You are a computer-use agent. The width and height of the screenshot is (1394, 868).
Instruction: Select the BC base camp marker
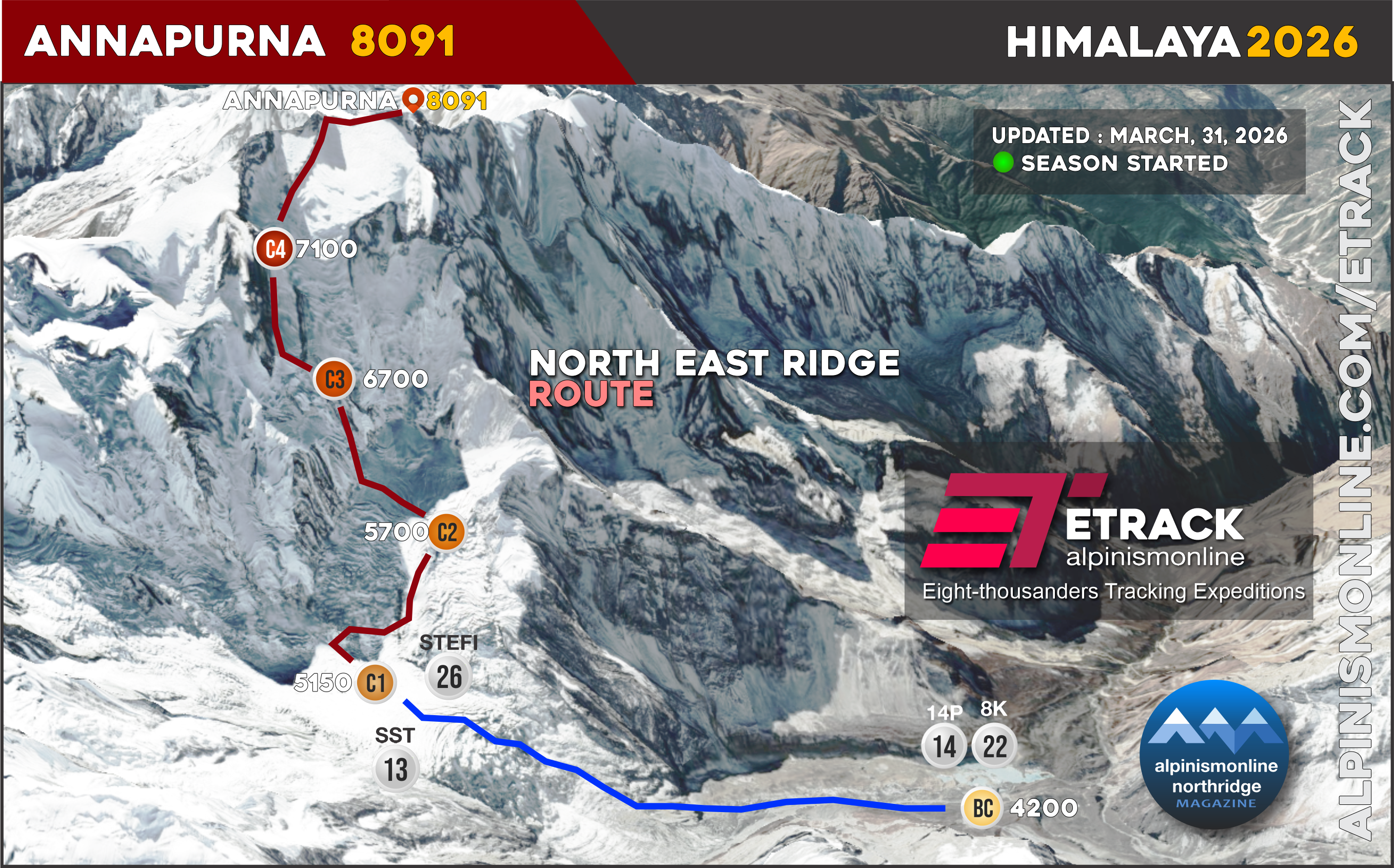pyautogui.click(x=983, y=807)
